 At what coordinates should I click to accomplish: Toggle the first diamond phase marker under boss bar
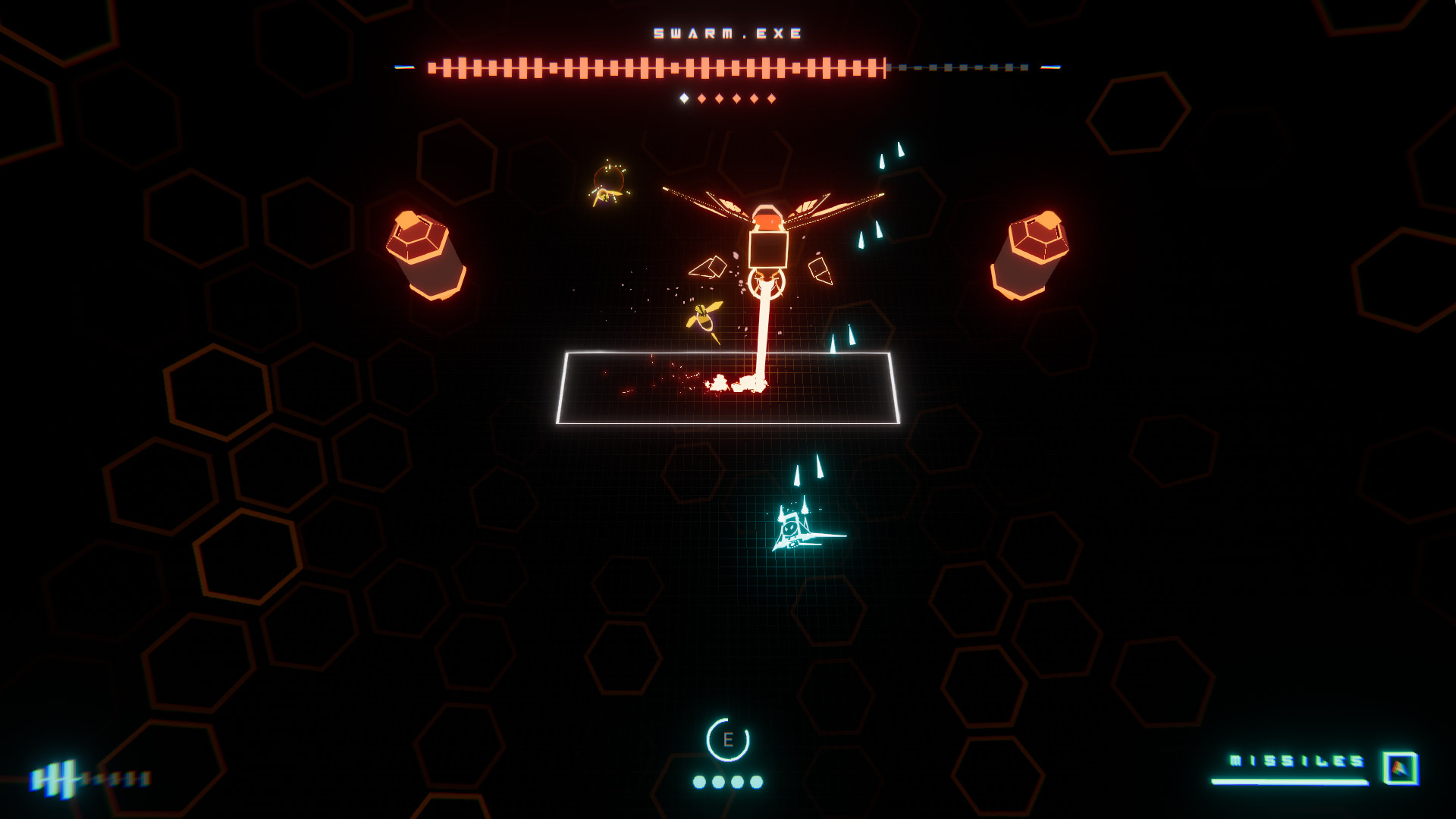tap(684, 97)
